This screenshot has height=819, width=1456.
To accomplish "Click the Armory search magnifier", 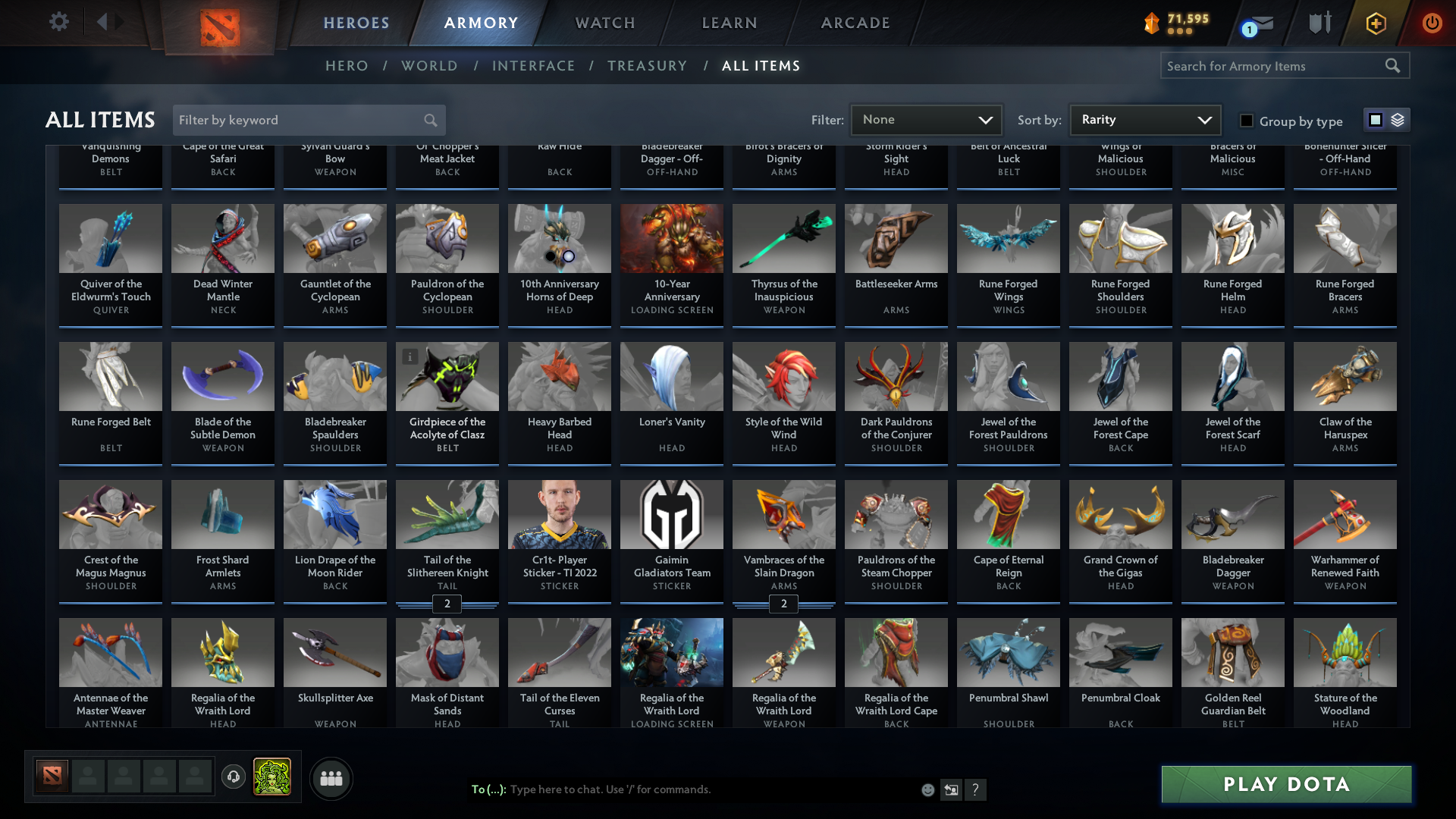I will pyautogui.click(x=1393, y=65).
